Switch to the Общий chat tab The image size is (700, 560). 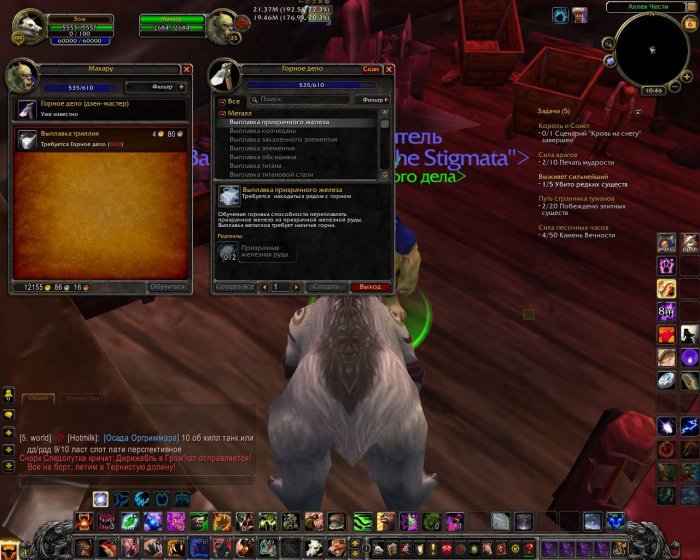38,398
